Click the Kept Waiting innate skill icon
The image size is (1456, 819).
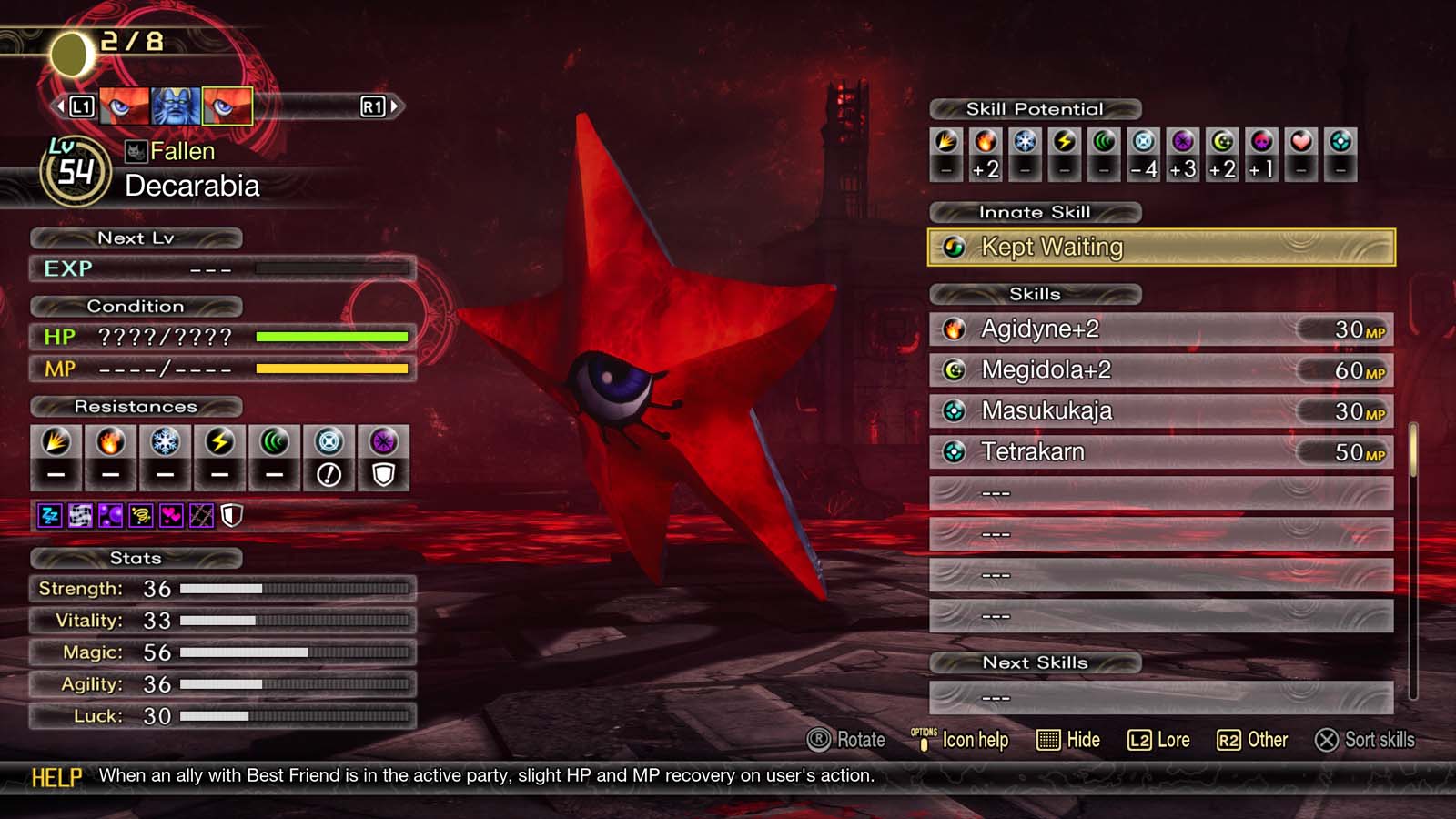point(955,247)
